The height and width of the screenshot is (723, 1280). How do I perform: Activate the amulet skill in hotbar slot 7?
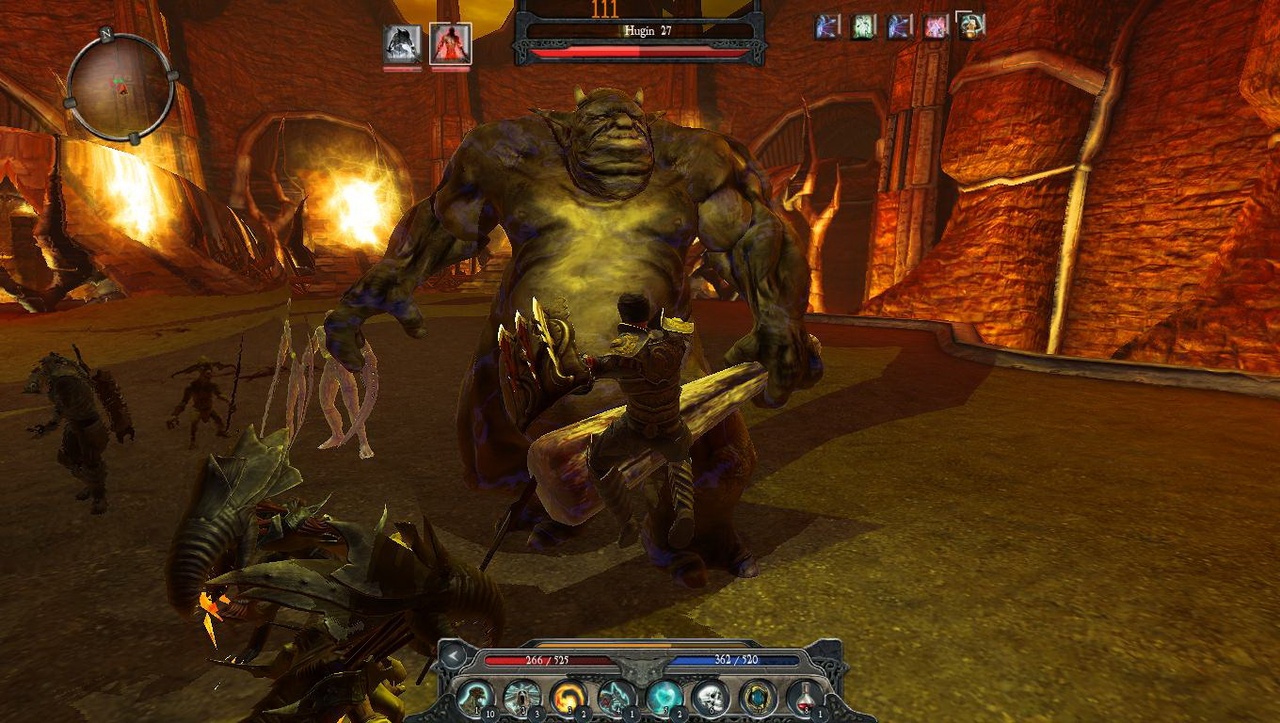click(756, 697)
